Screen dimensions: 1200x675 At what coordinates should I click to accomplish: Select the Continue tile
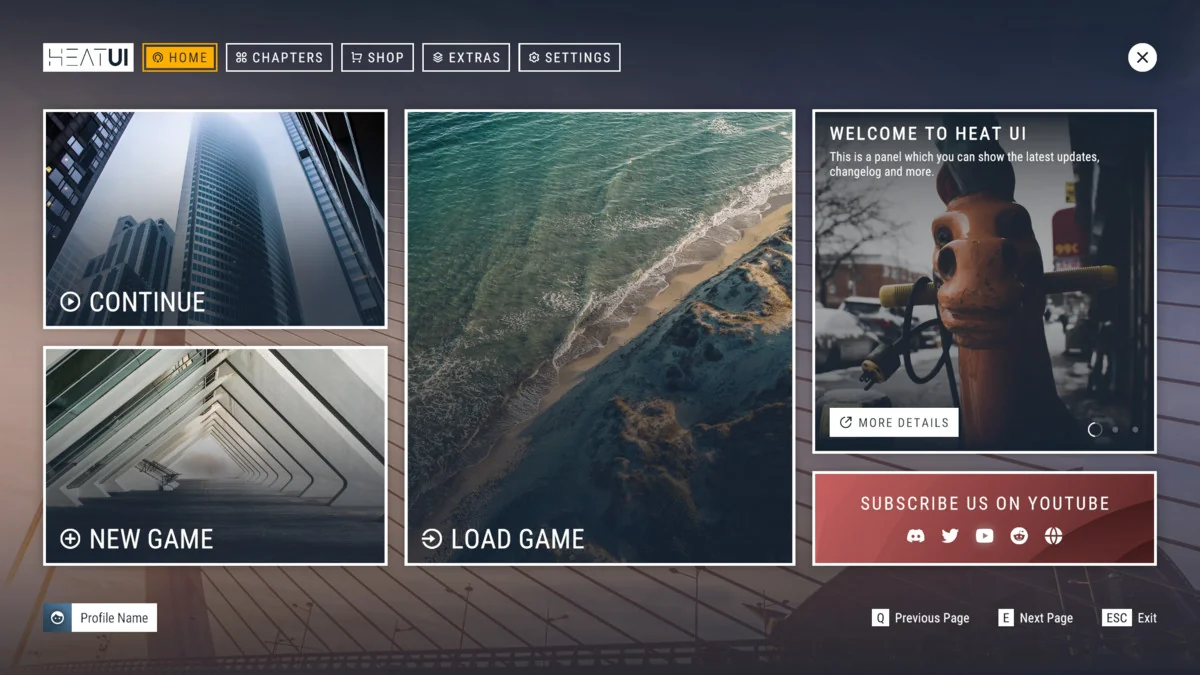click(x=215, y=219)
